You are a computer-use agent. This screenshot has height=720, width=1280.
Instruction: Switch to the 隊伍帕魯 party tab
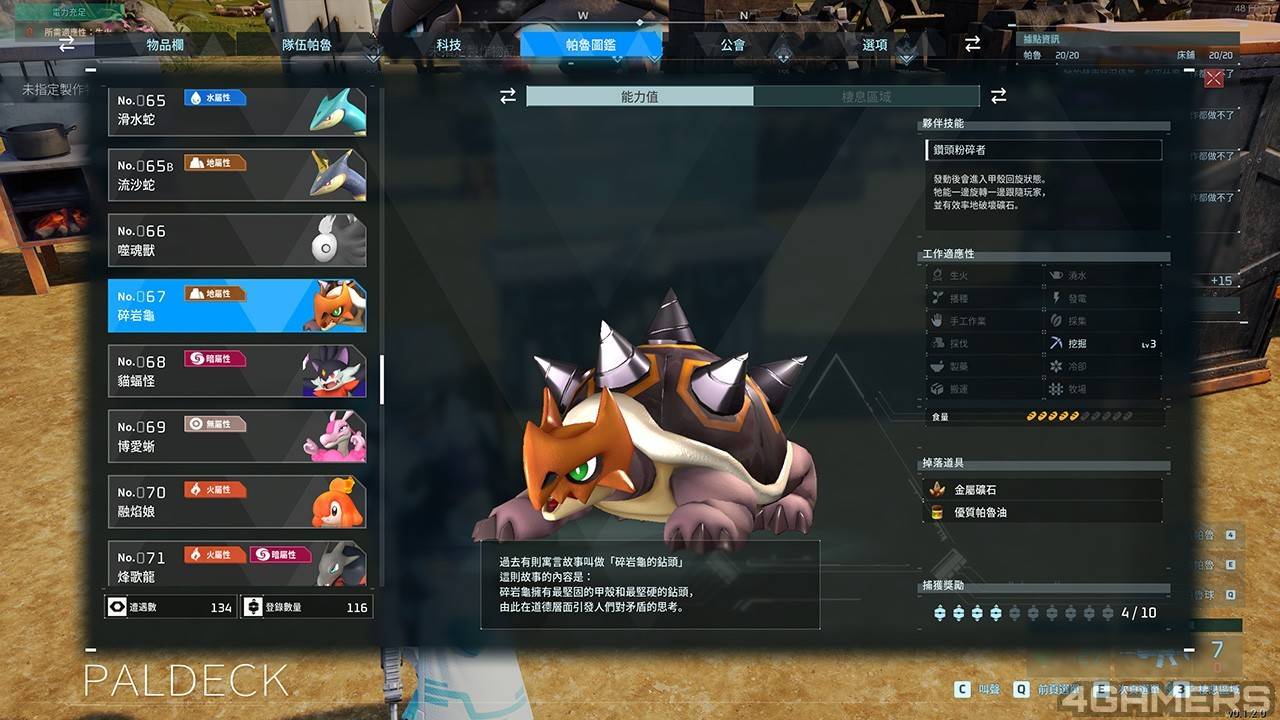point(307,45)
